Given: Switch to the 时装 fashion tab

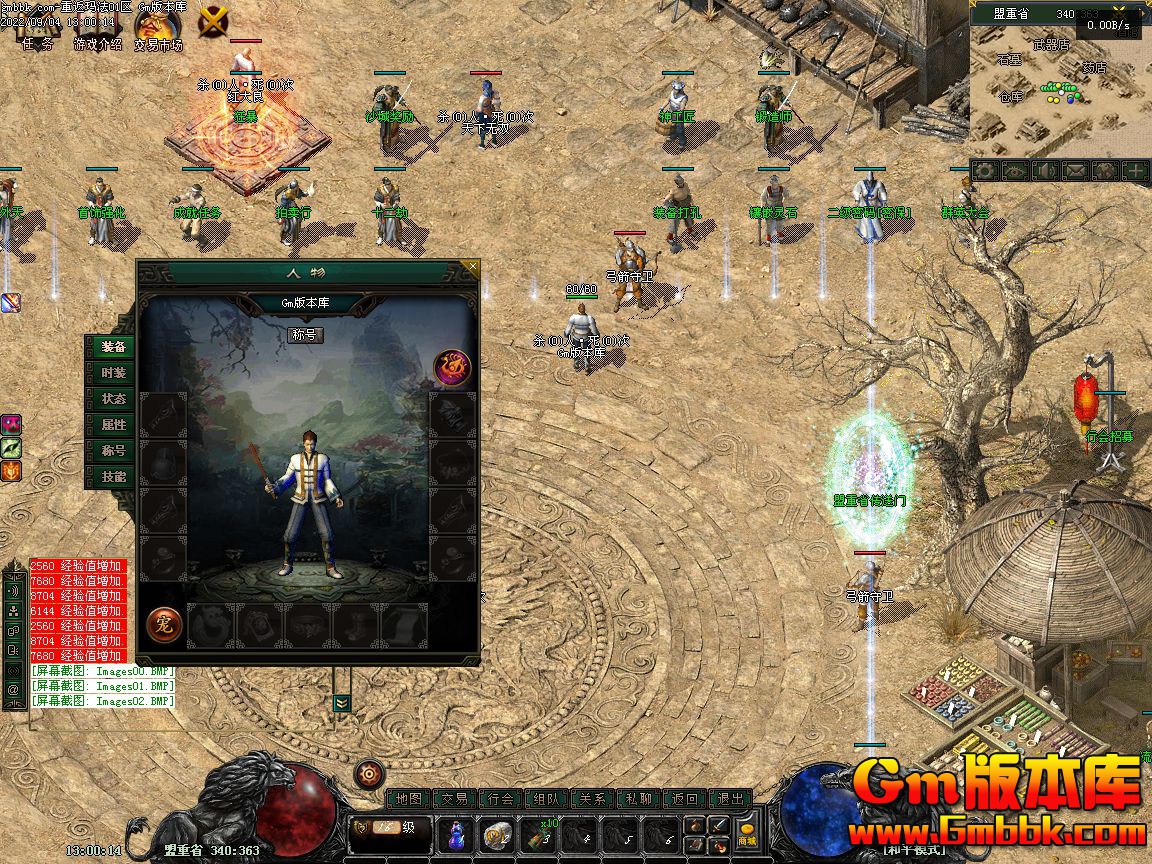Looking at the screenshot, I should (x=113, y=373).
